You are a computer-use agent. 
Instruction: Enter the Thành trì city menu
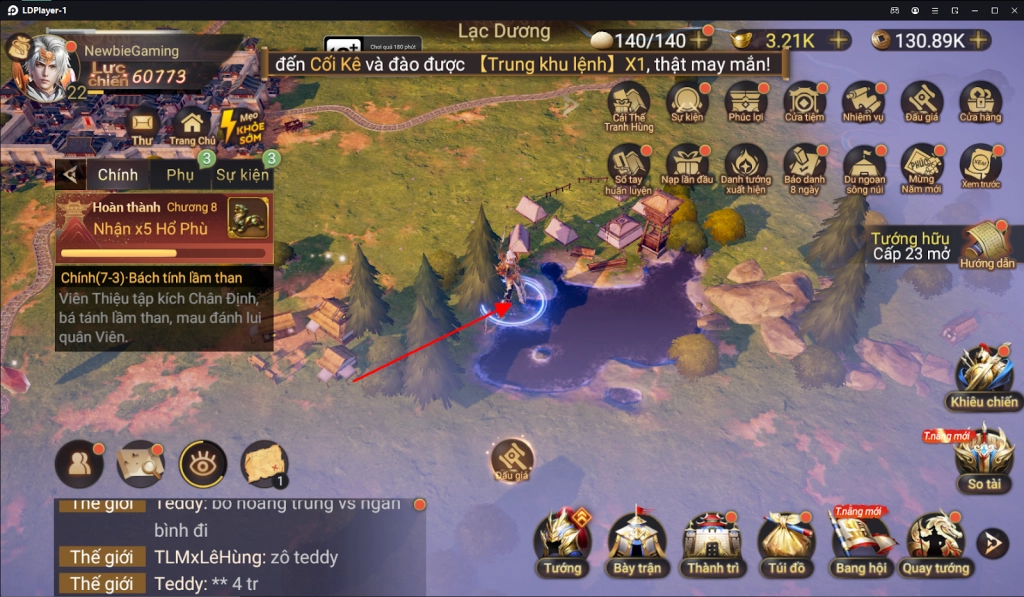pos(711,543)
